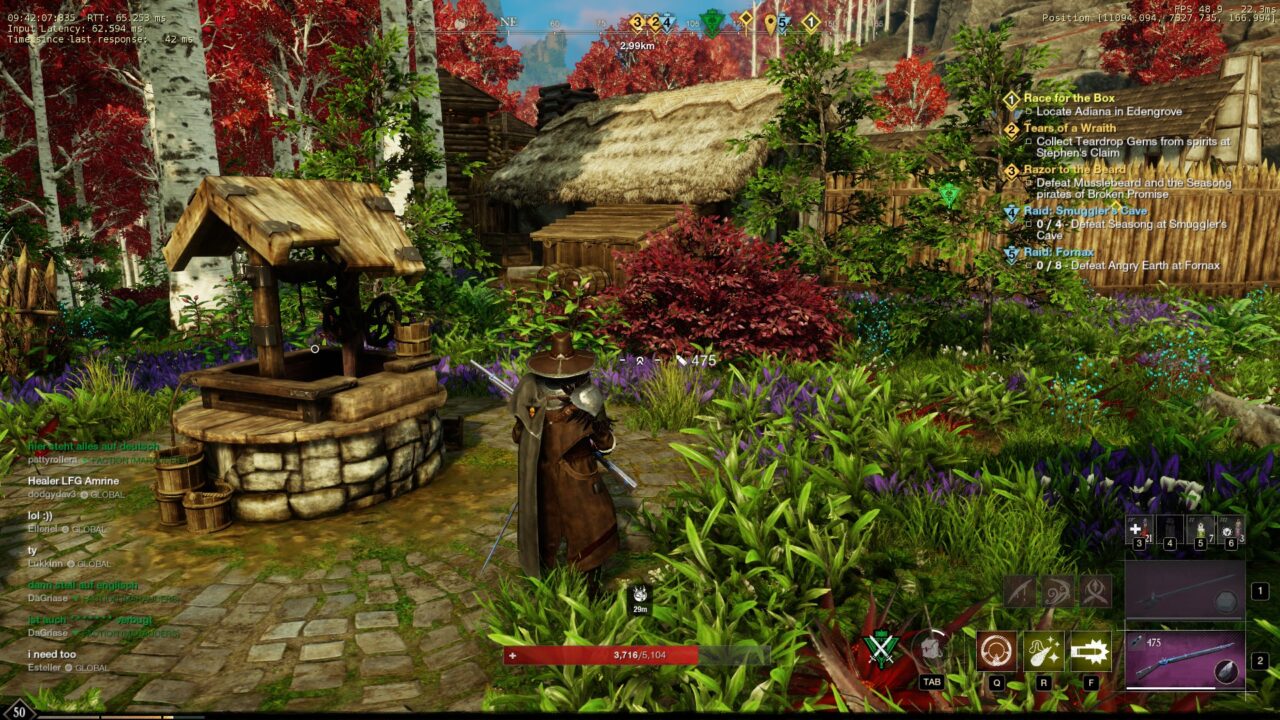The image size is (1280, 720).
Task: Click the crossed swords faction PvP emblem
Action: point(881,649)
